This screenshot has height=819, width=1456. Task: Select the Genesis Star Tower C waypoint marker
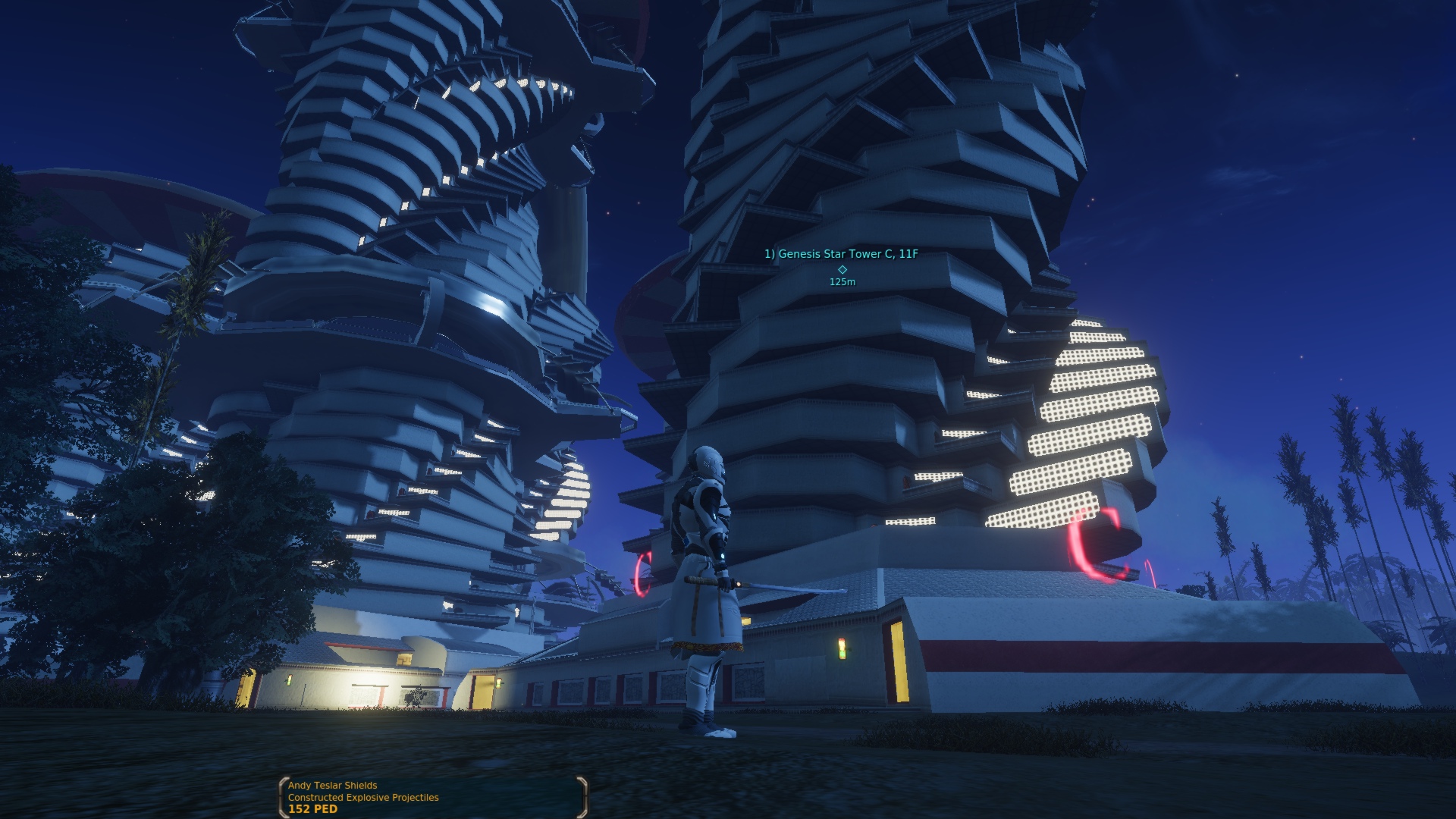coord(842,269)
